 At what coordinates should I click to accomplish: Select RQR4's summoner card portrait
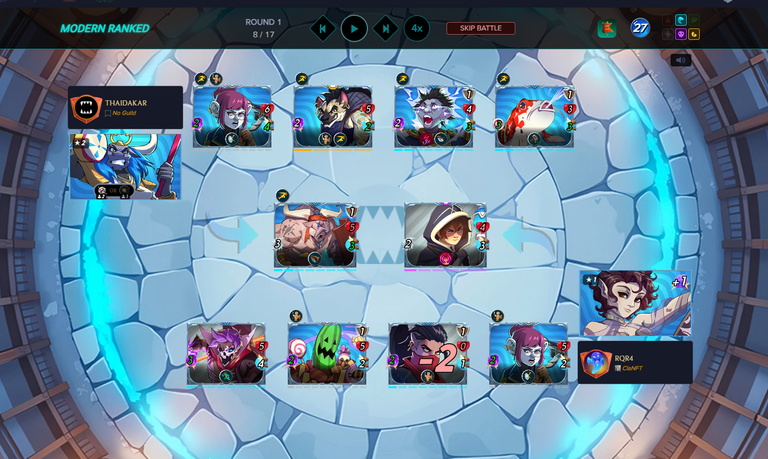pyautogui.click(x=636, y=303)
